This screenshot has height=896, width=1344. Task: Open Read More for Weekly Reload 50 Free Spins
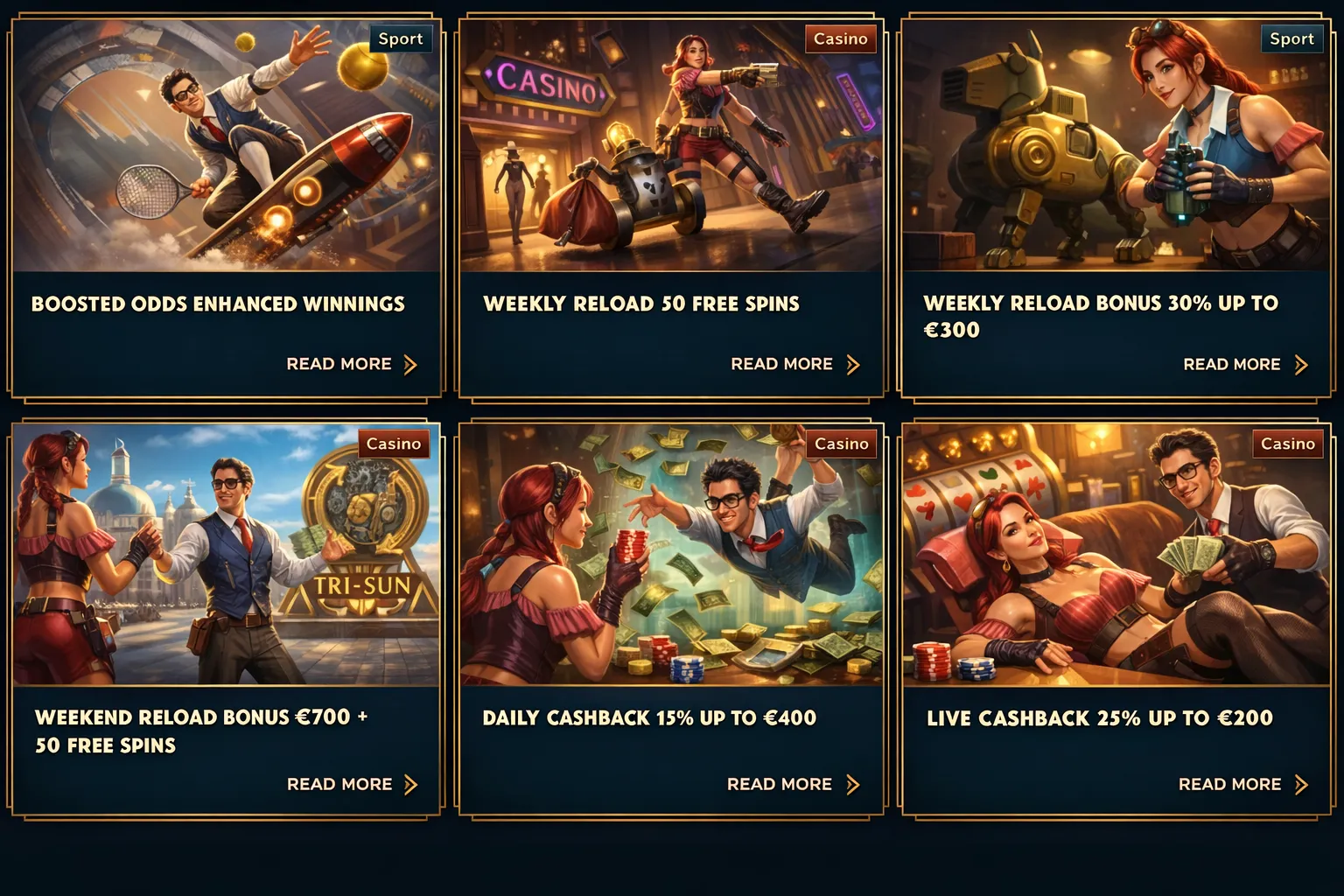coord(781,364)
